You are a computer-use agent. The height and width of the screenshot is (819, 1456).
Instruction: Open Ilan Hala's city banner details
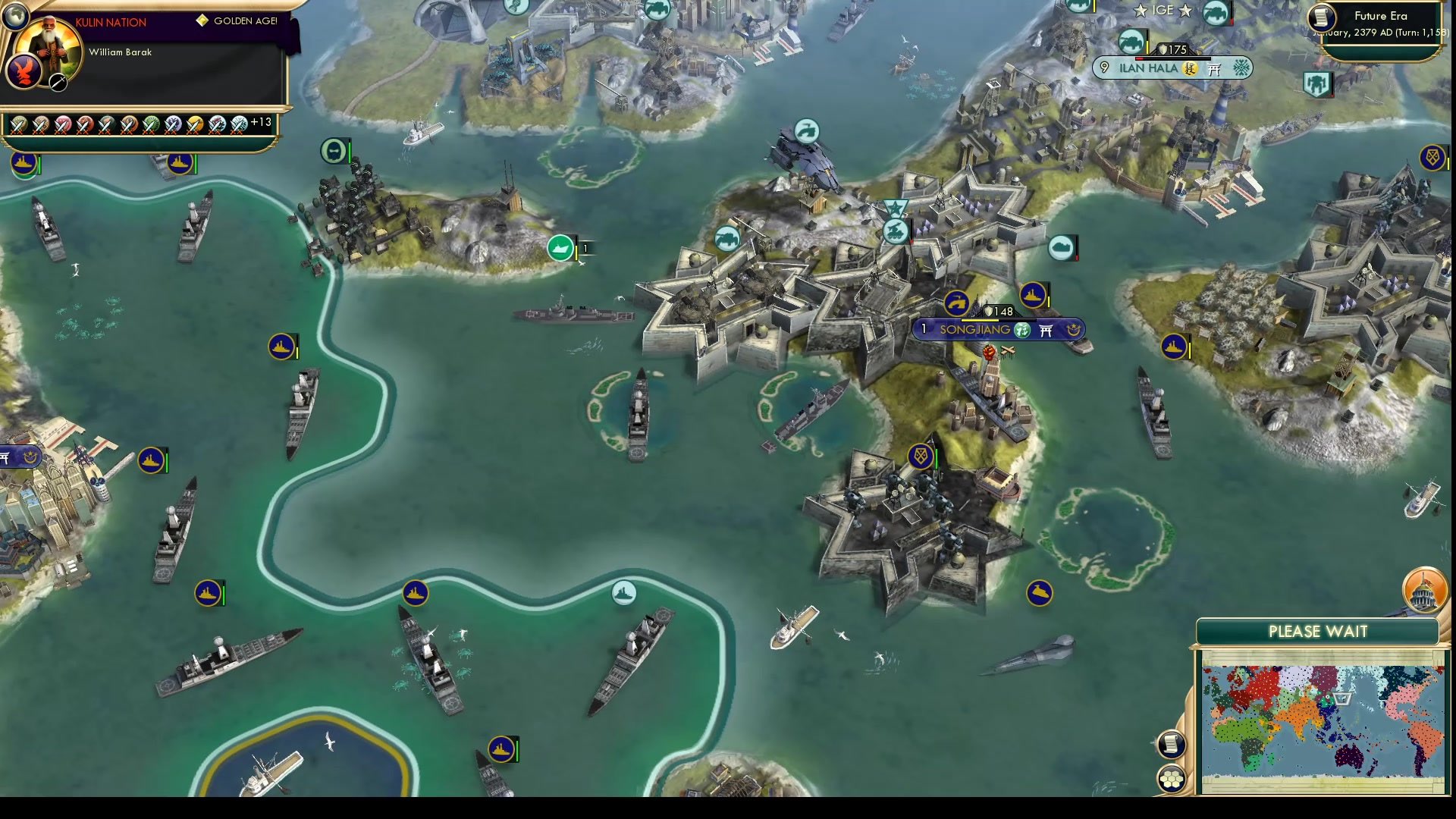1147,68
